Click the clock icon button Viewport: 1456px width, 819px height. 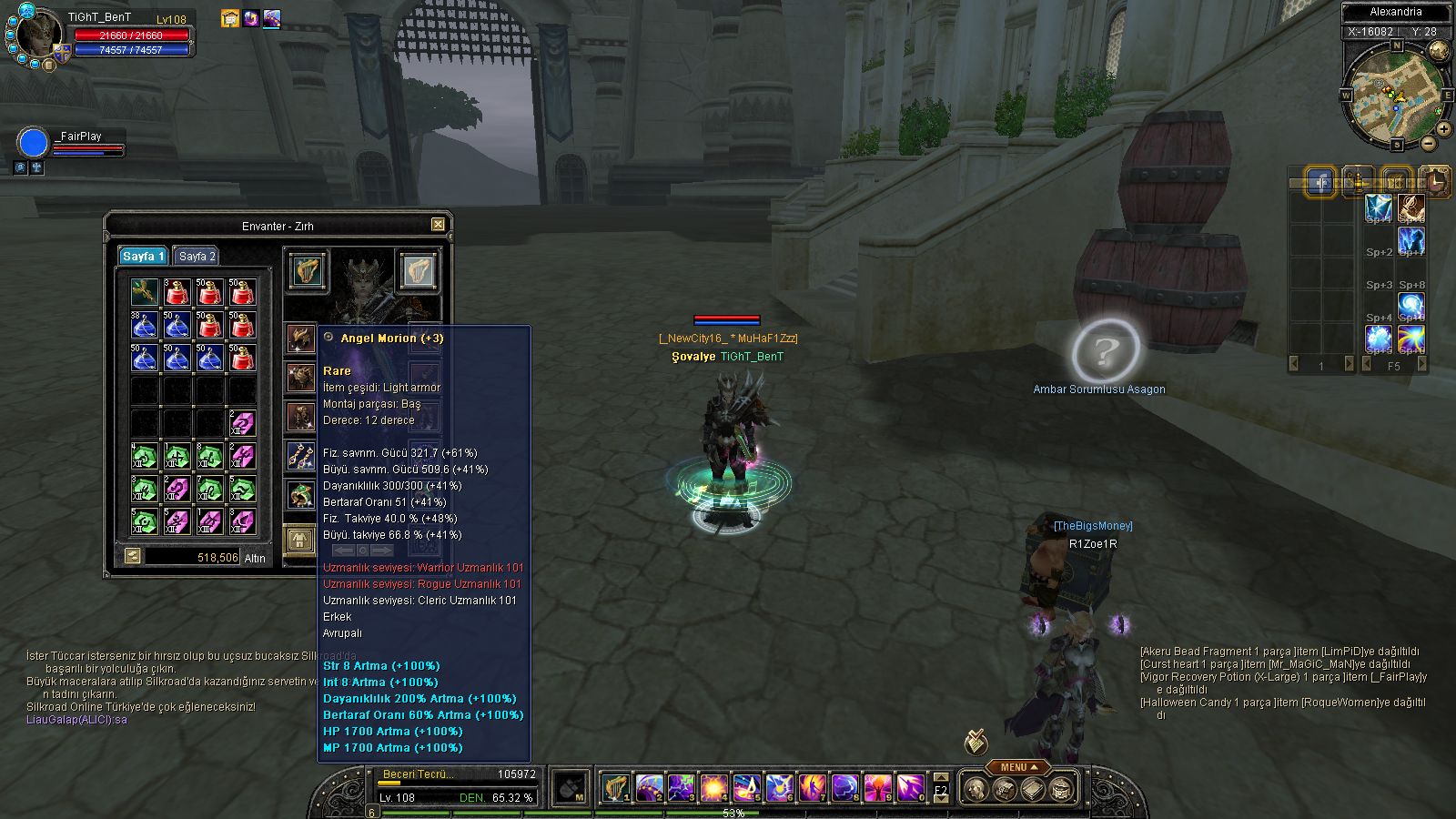(x=1435, y=182)
